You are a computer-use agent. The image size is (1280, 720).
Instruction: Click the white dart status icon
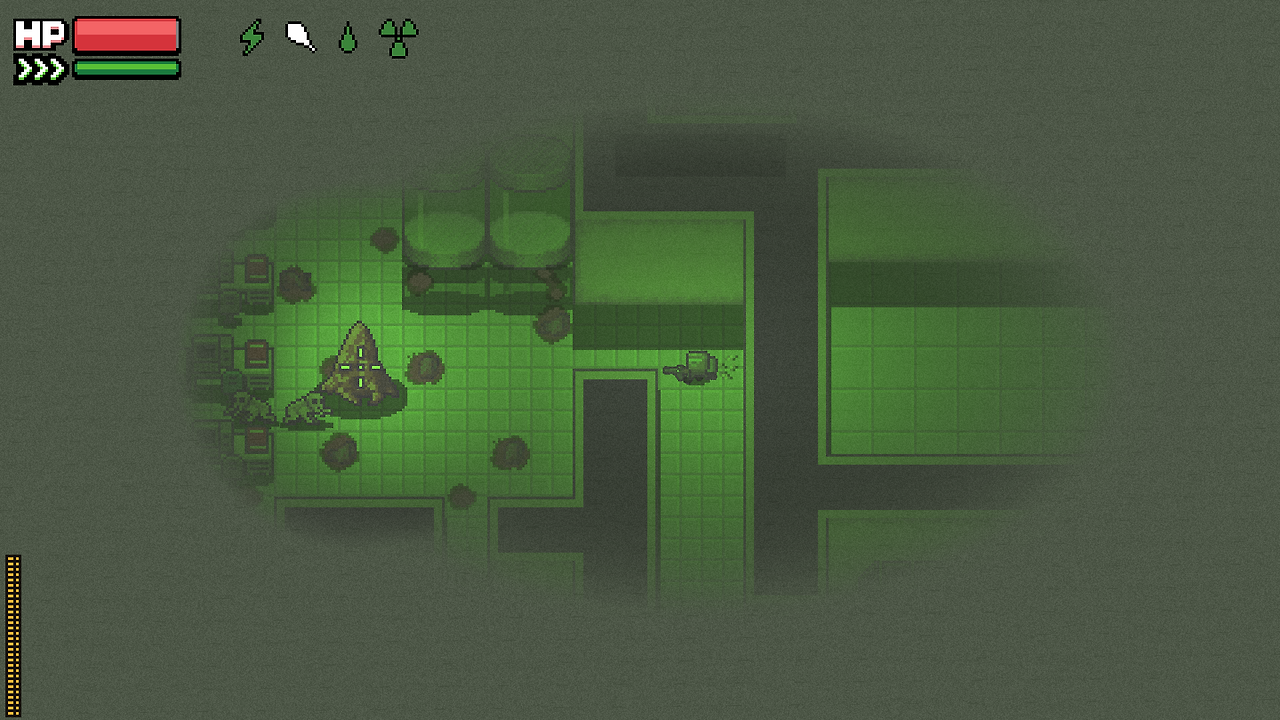300,36
